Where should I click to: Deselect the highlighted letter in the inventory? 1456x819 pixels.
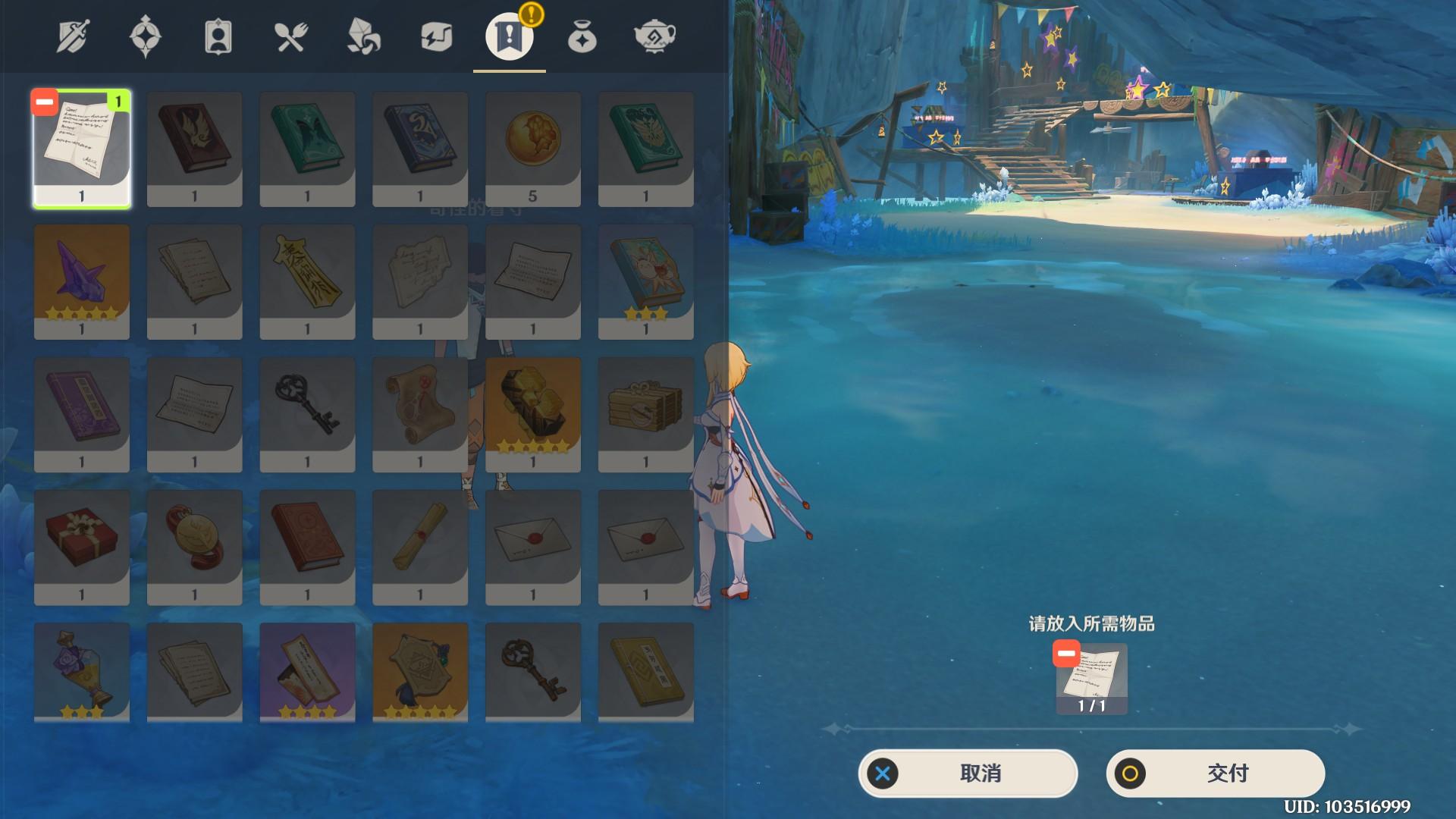[x=45, y=102]
